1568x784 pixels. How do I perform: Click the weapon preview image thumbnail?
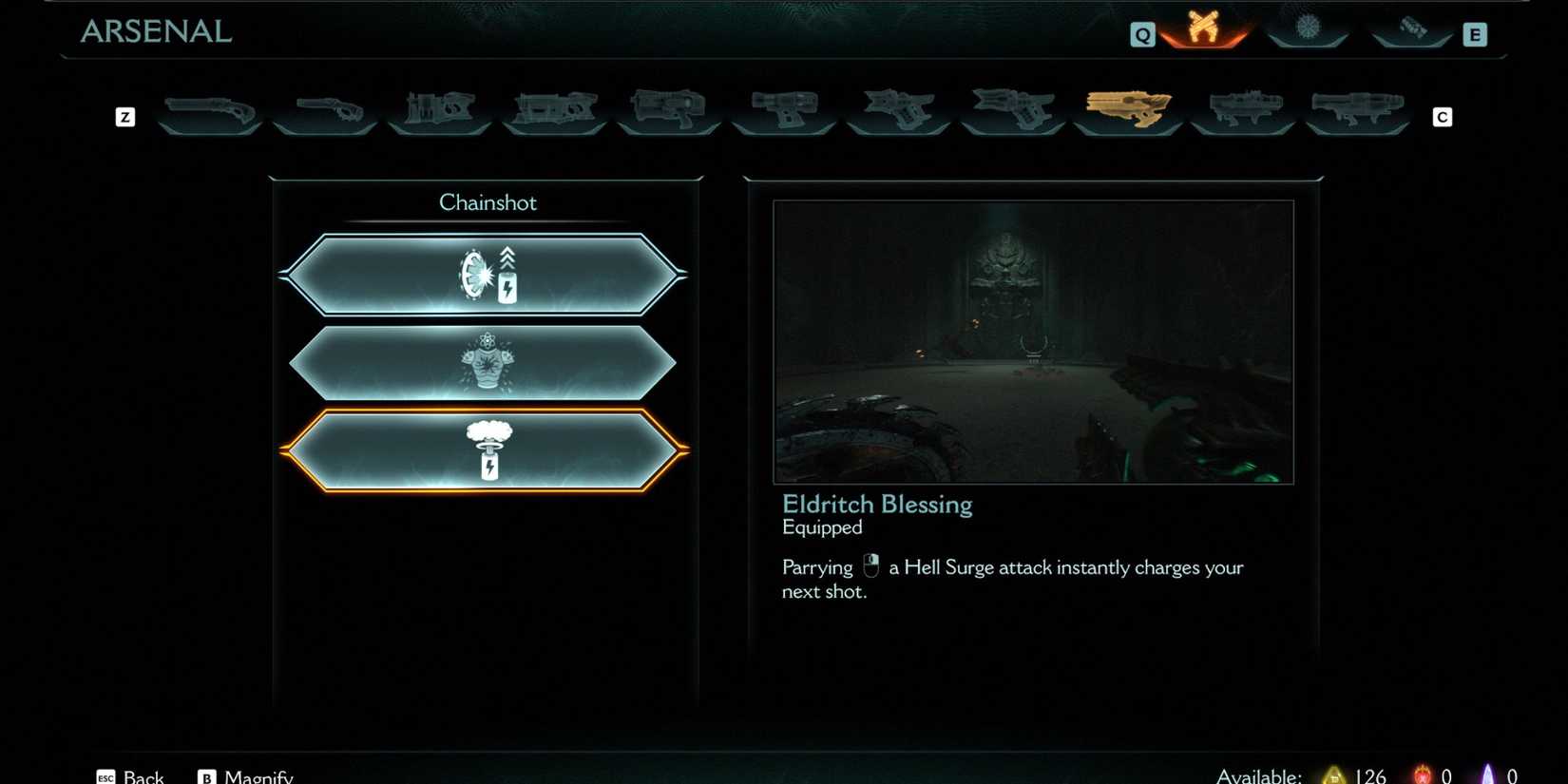(1034, 340)
